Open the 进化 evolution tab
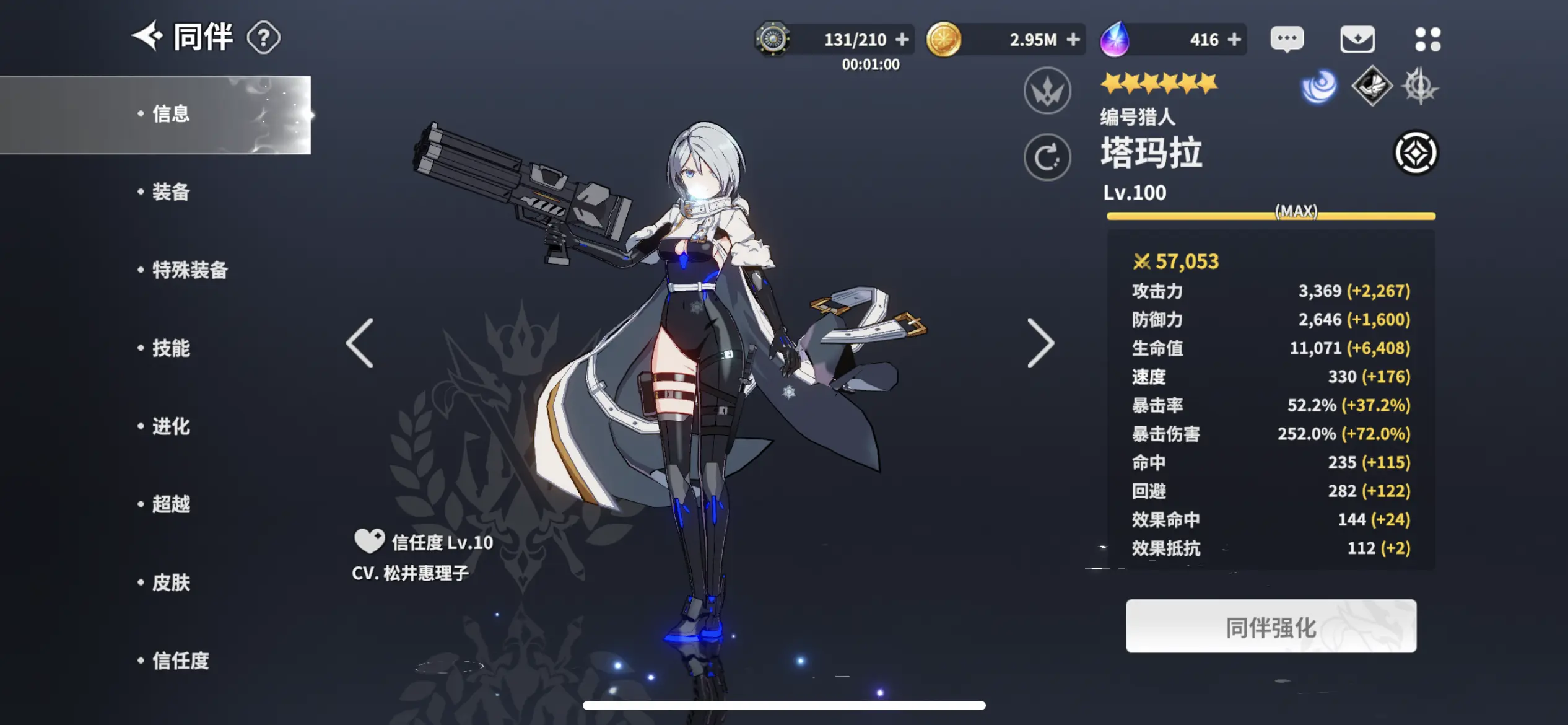1568x725 pixels. coord(170,426)
